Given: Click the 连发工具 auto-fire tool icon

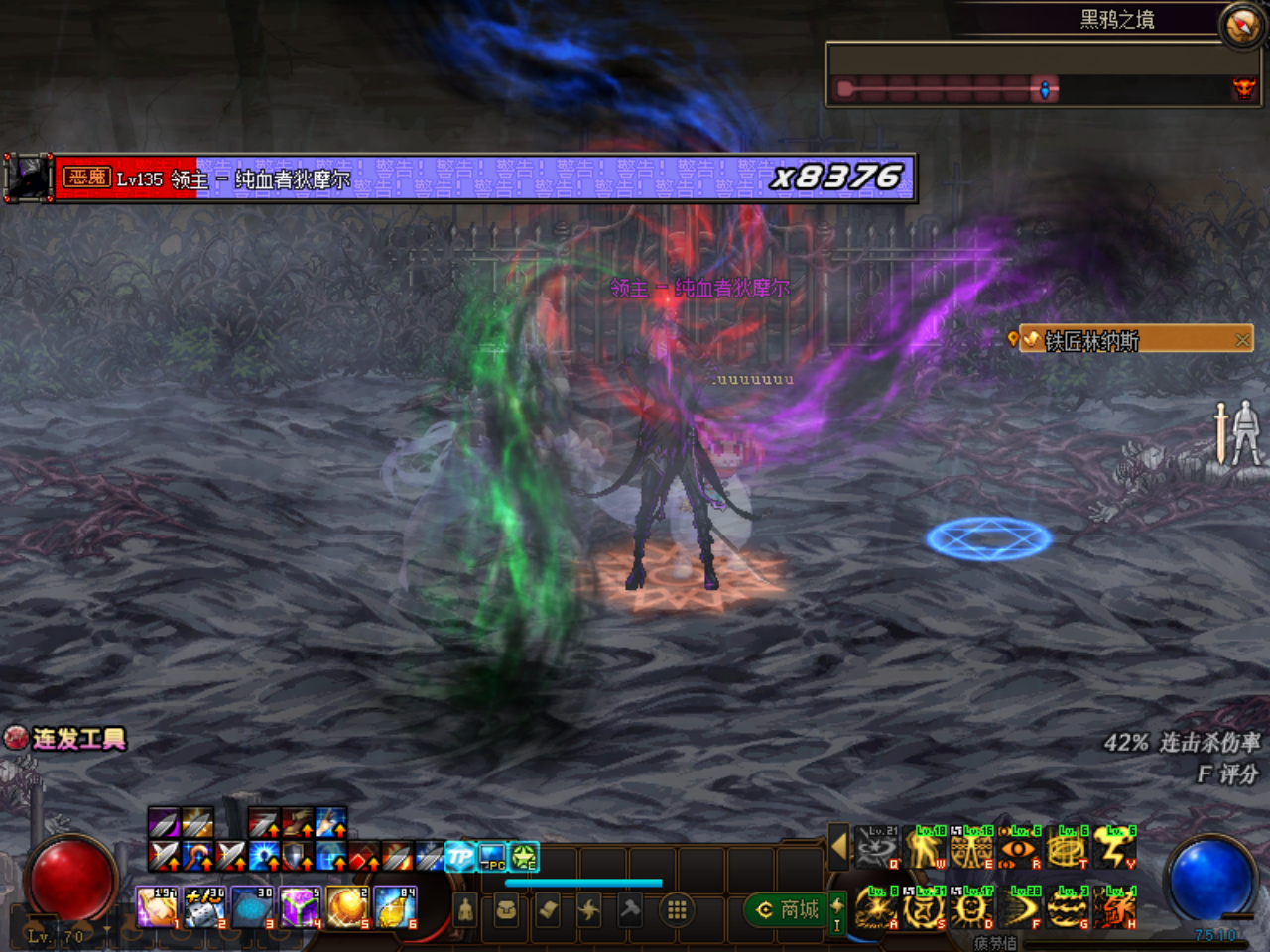Looking at the screenshot, I should 14,740.
